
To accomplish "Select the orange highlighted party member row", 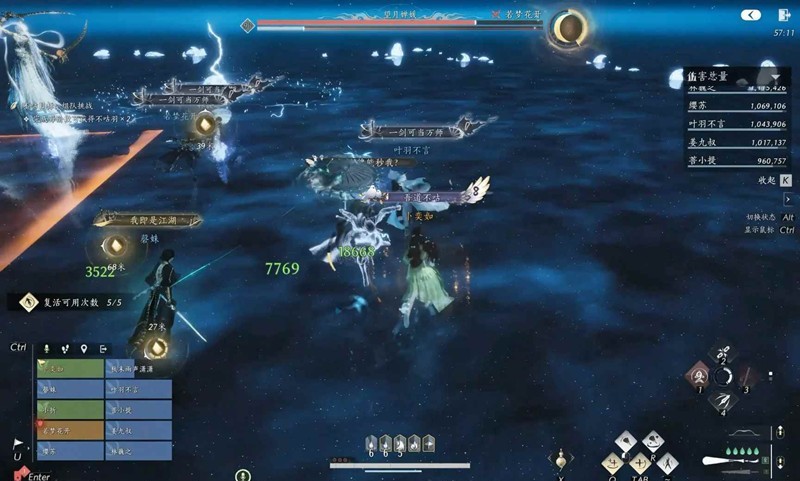I will point(69,430).
